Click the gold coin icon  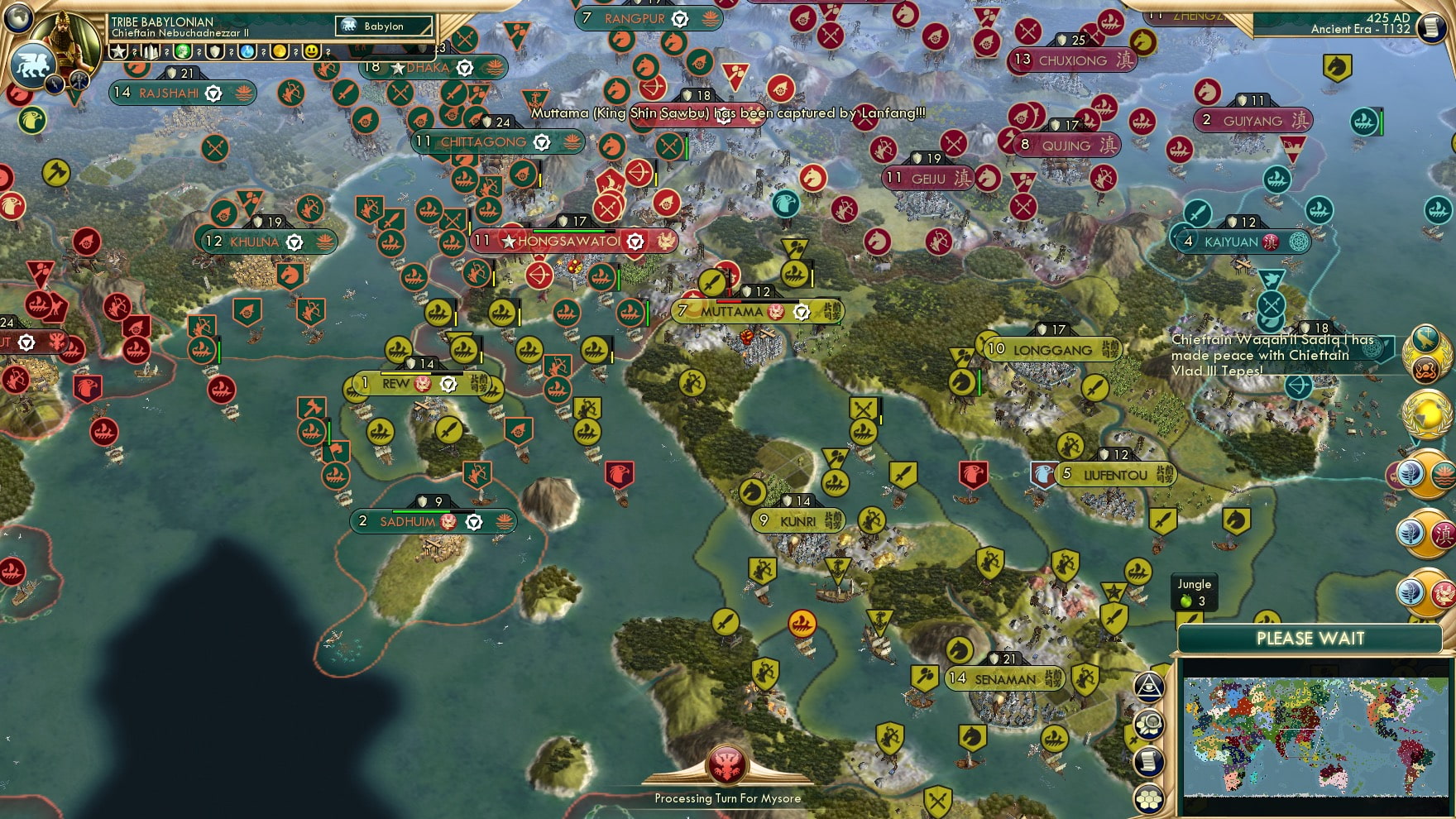(x=280, y=51)
